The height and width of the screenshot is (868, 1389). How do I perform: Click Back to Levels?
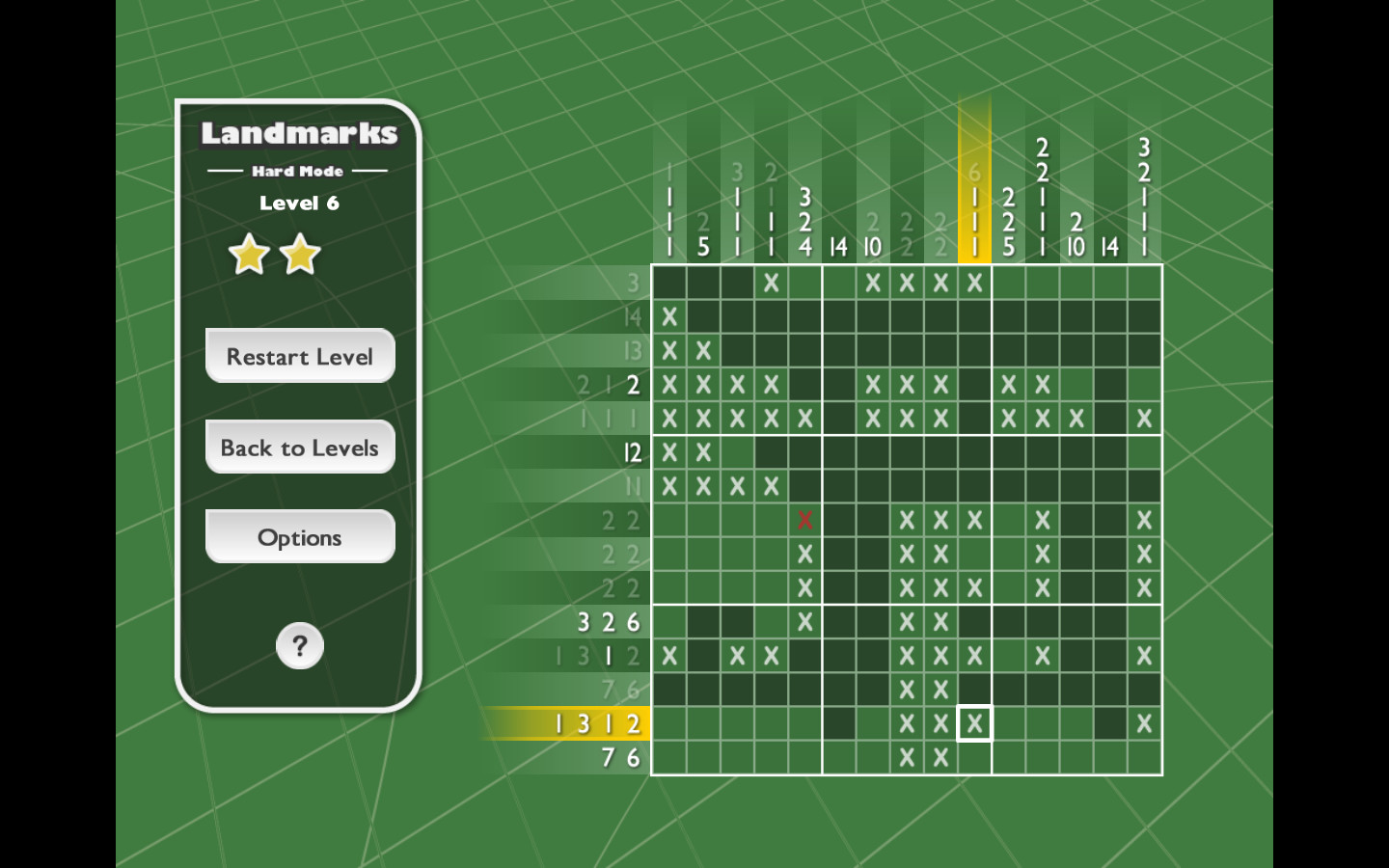[299, 447]
